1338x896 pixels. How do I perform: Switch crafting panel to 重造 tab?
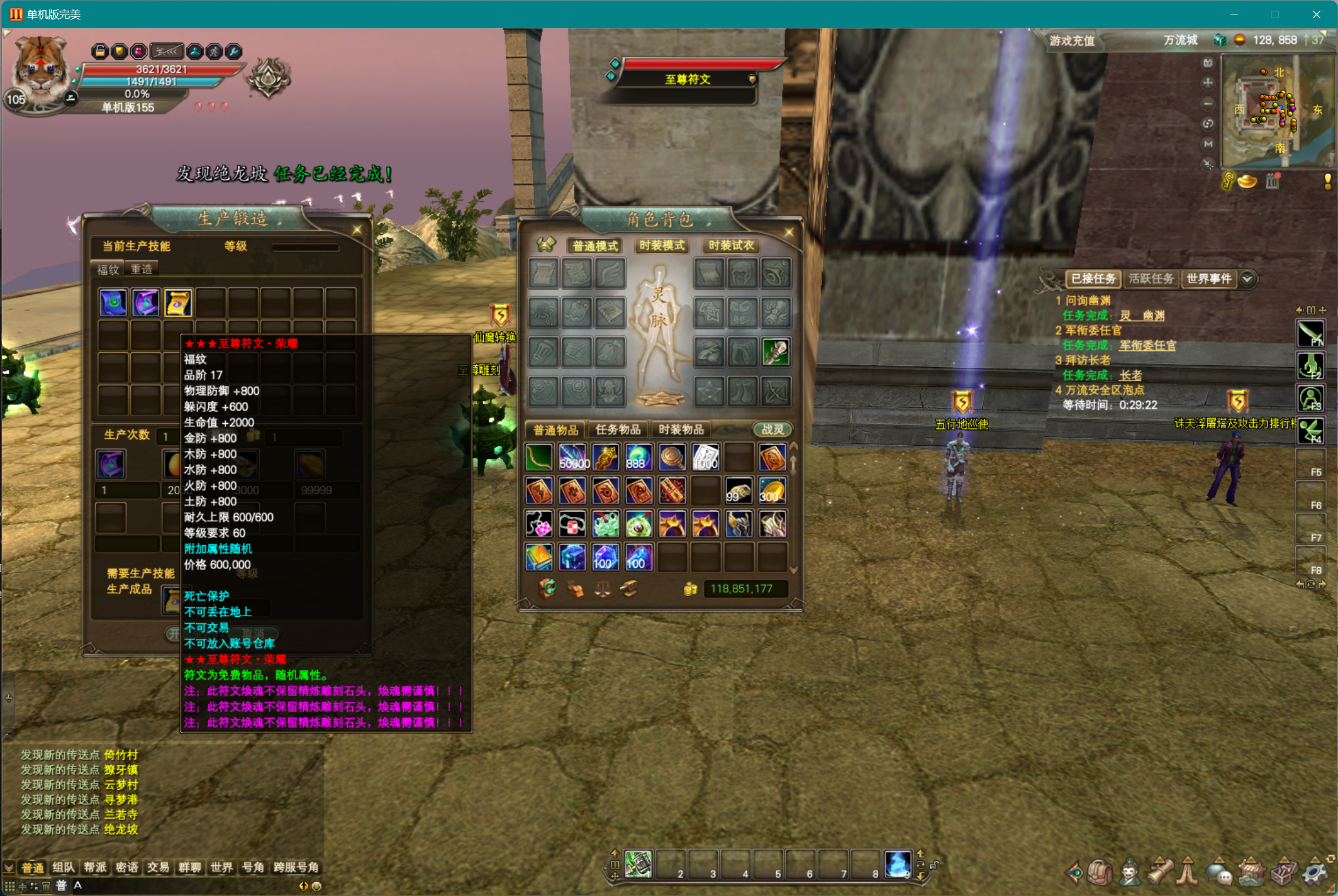click(x=142, y=269)
